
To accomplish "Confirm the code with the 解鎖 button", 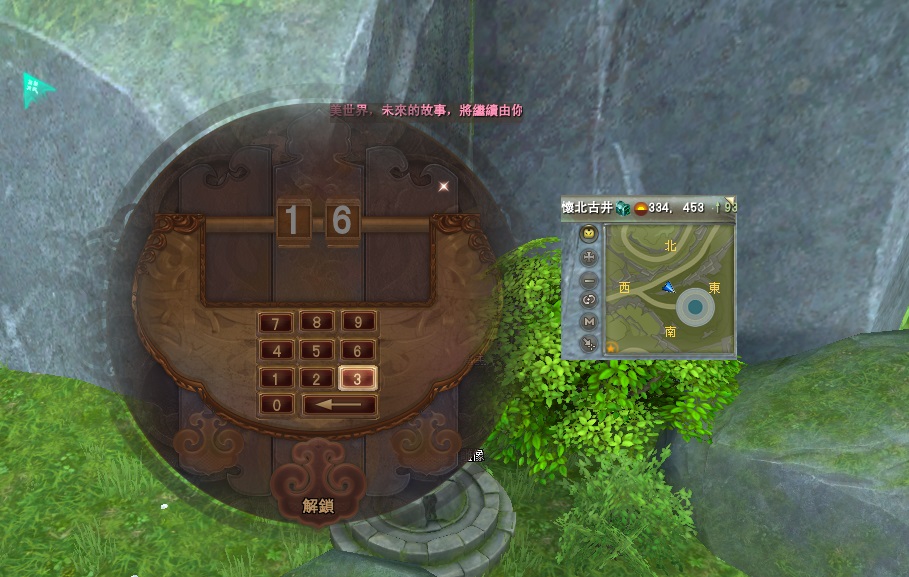I will coord(318,506).
